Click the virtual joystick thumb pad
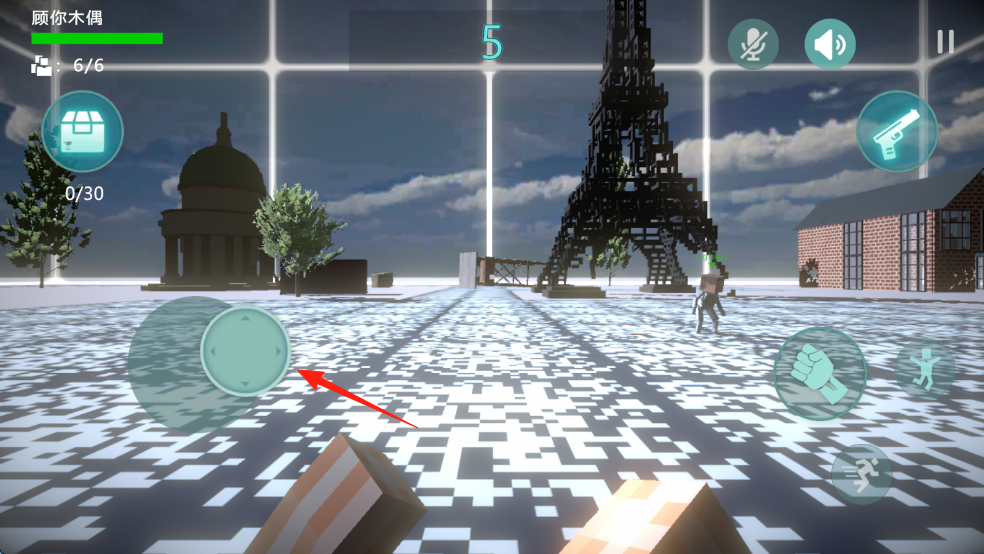 tap(245, 351)
